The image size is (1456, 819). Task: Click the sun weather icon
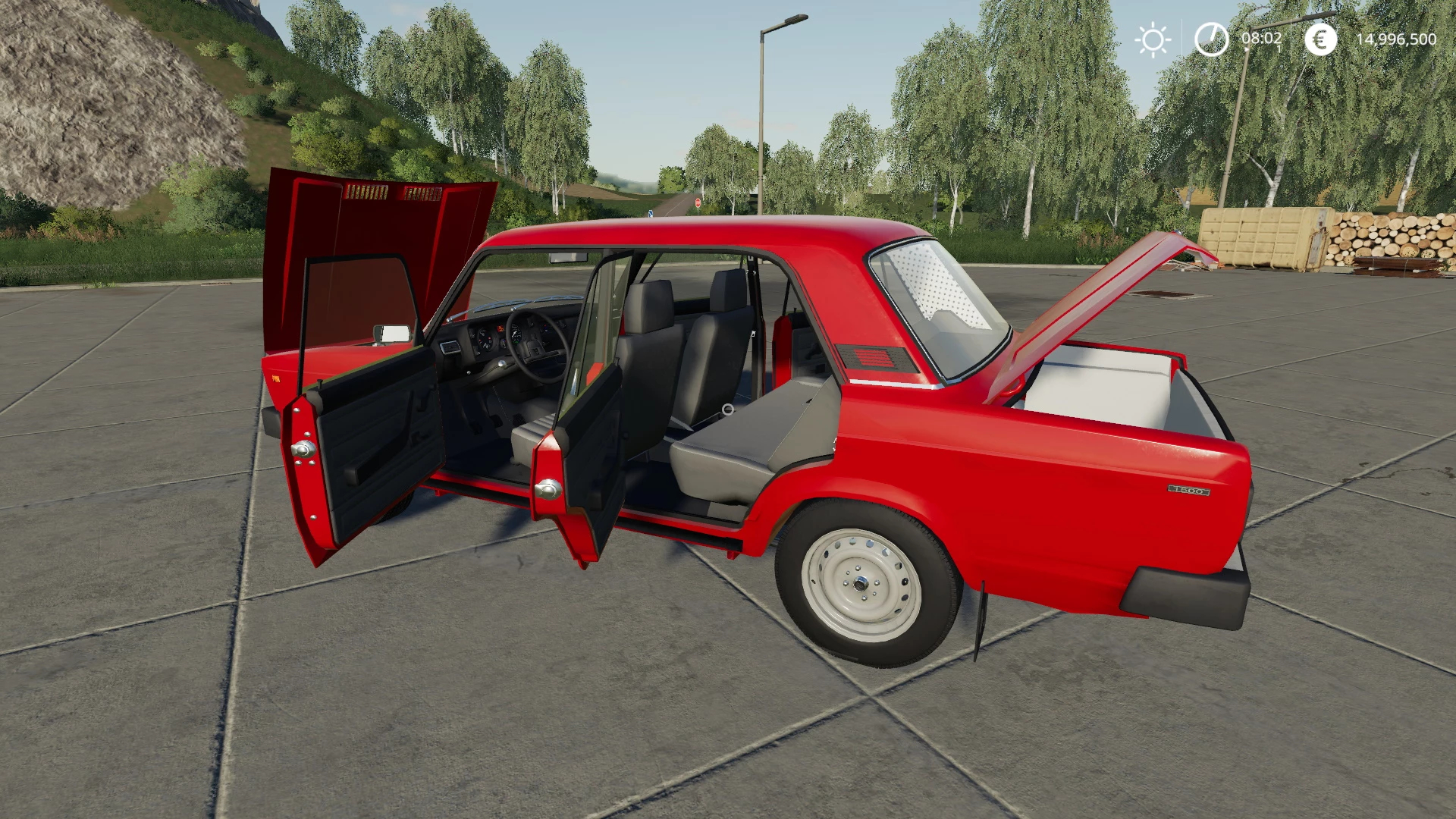pyautogui.click(x=1153, y=39)
